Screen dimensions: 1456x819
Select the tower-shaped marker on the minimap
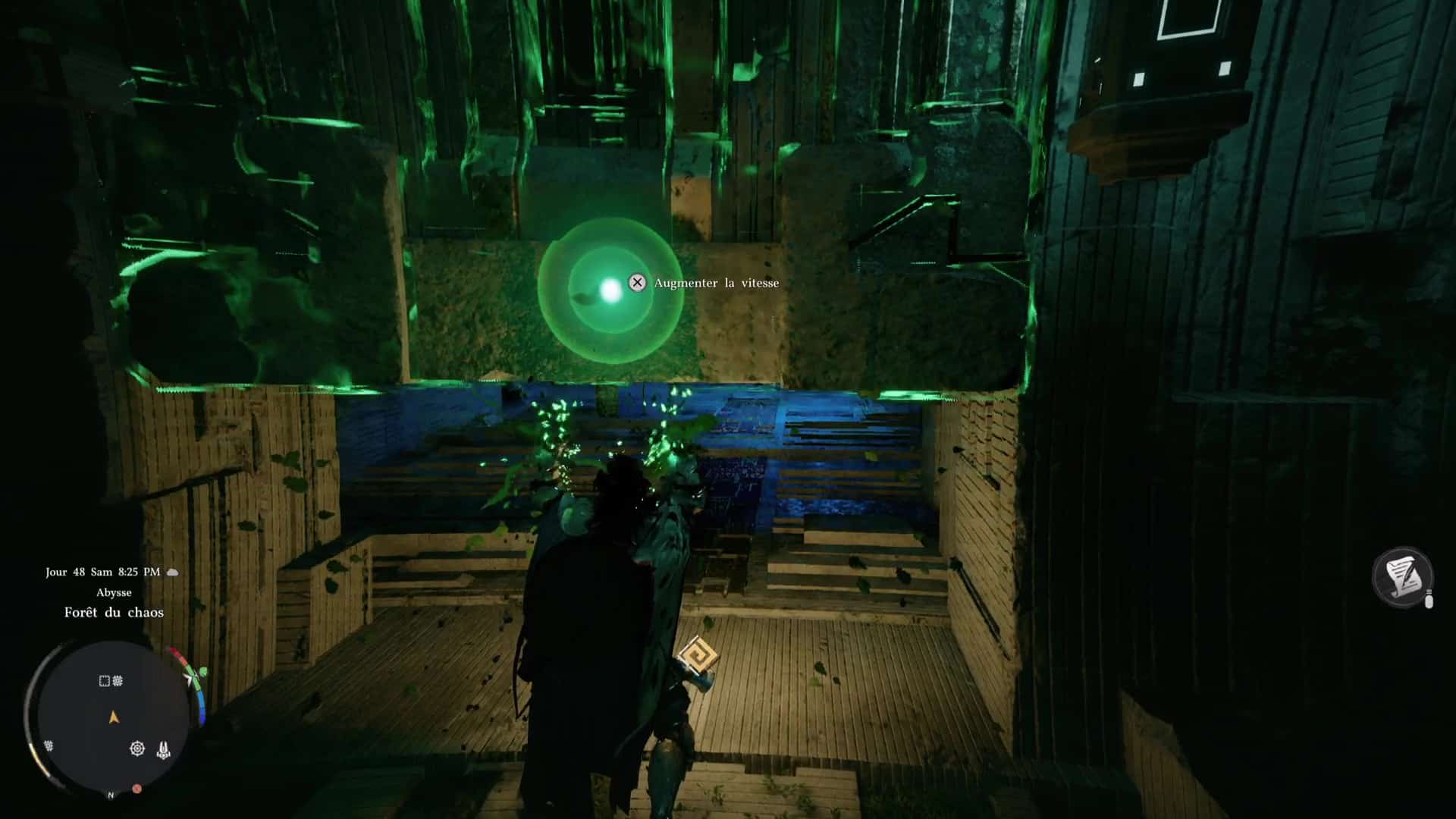click(x=163, y=750)
